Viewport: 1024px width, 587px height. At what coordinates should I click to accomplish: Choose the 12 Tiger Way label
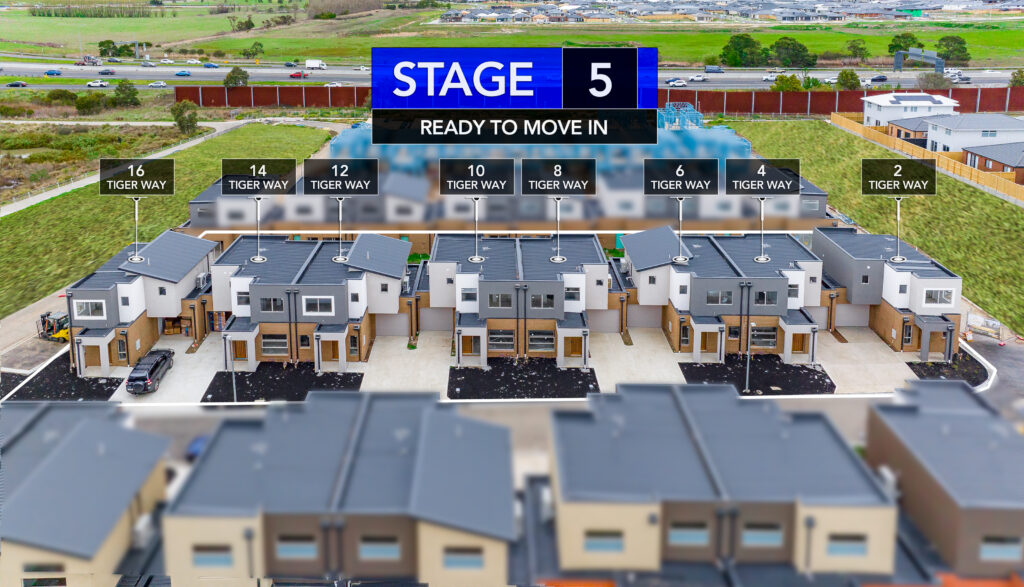(340, 177)
